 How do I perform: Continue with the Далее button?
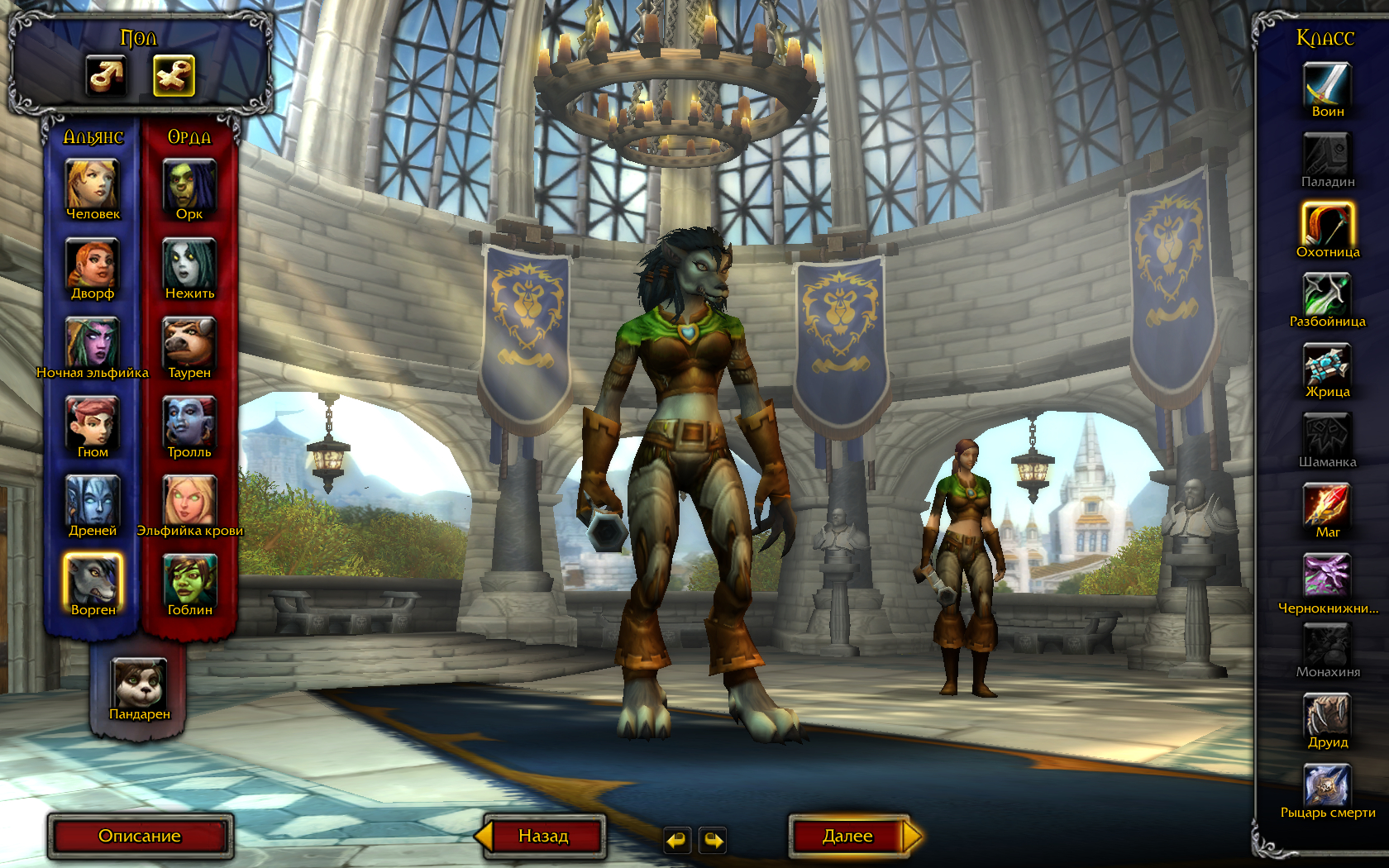click(x=849, y=836)
